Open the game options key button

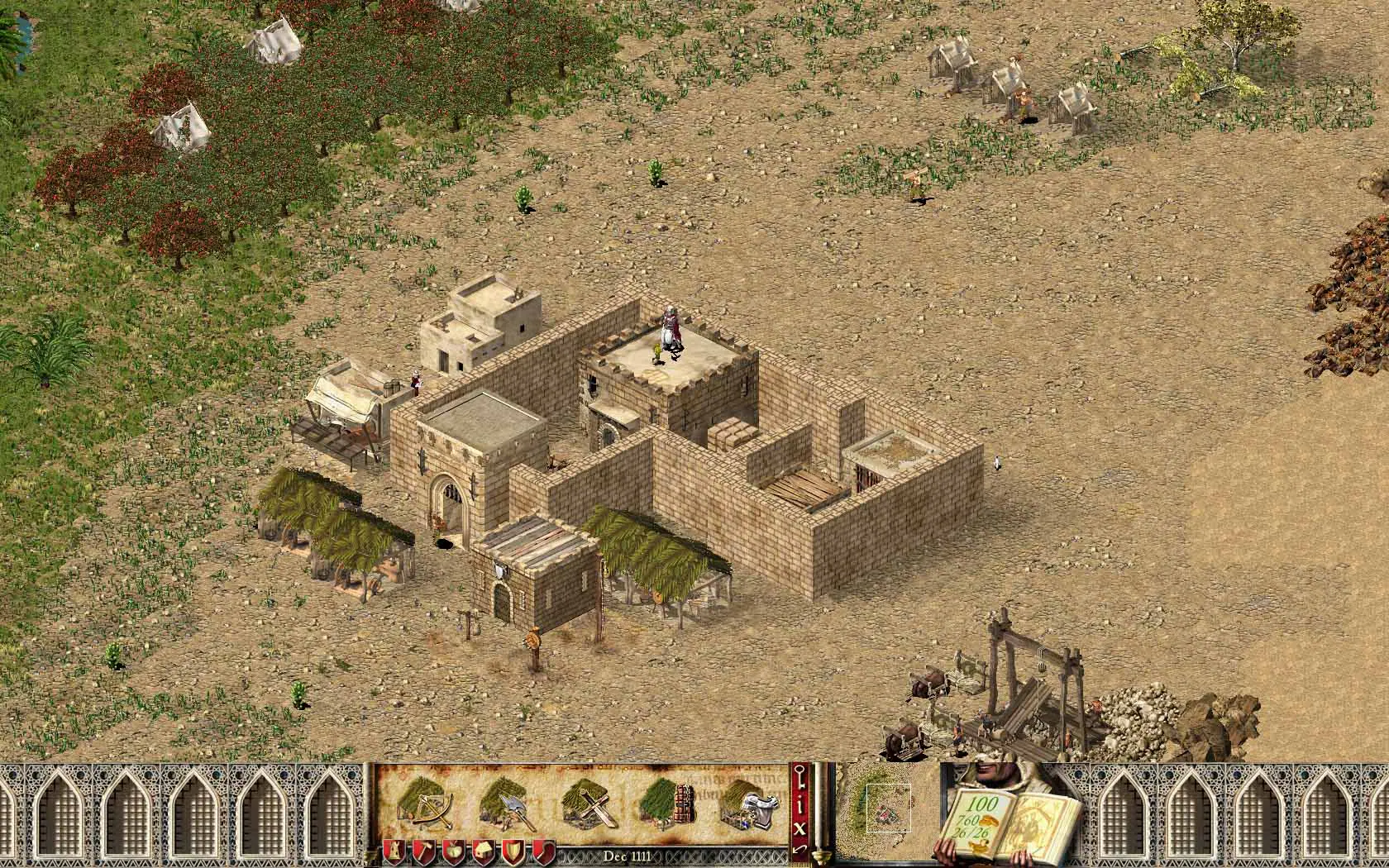[x=800, y=778]
